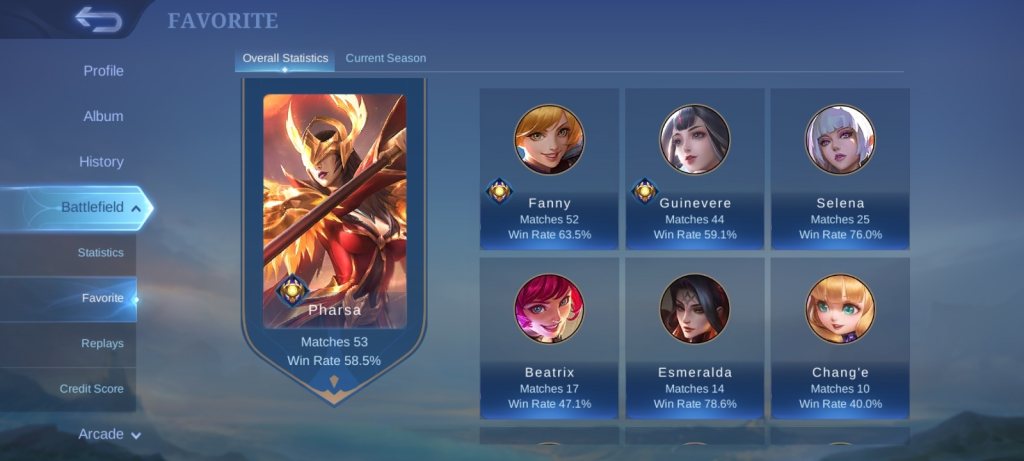
Task: Switch to the Overall Statistics tab
Action: click(x=285, y=58)
